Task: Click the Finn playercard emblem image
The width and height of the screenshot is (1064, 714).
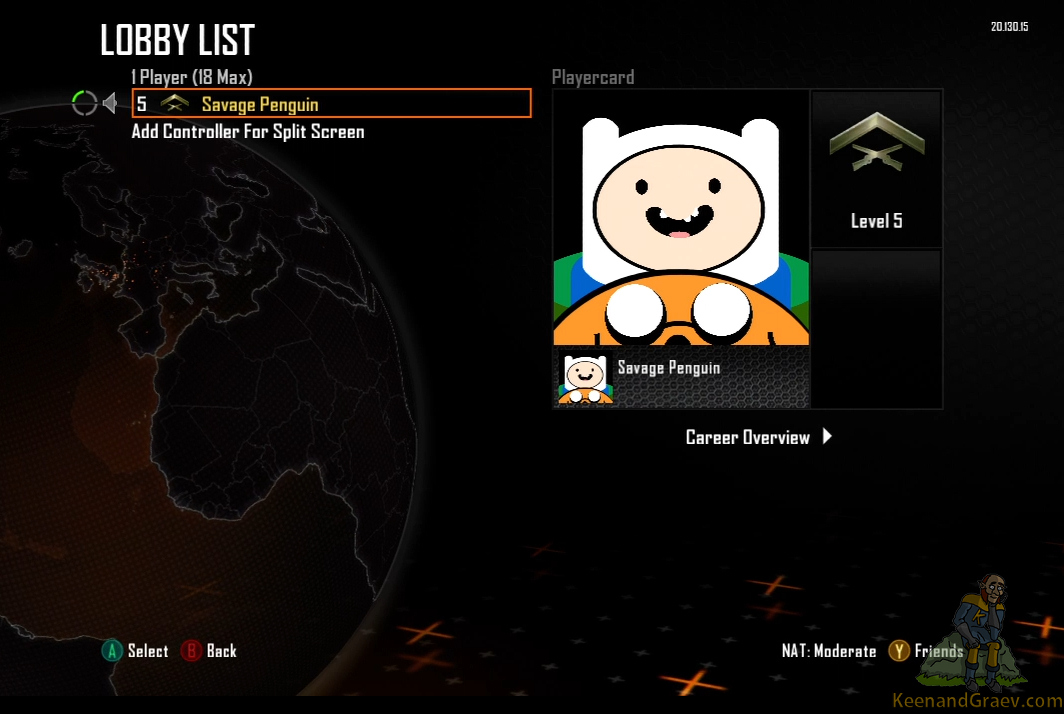Action: point(681,218)
